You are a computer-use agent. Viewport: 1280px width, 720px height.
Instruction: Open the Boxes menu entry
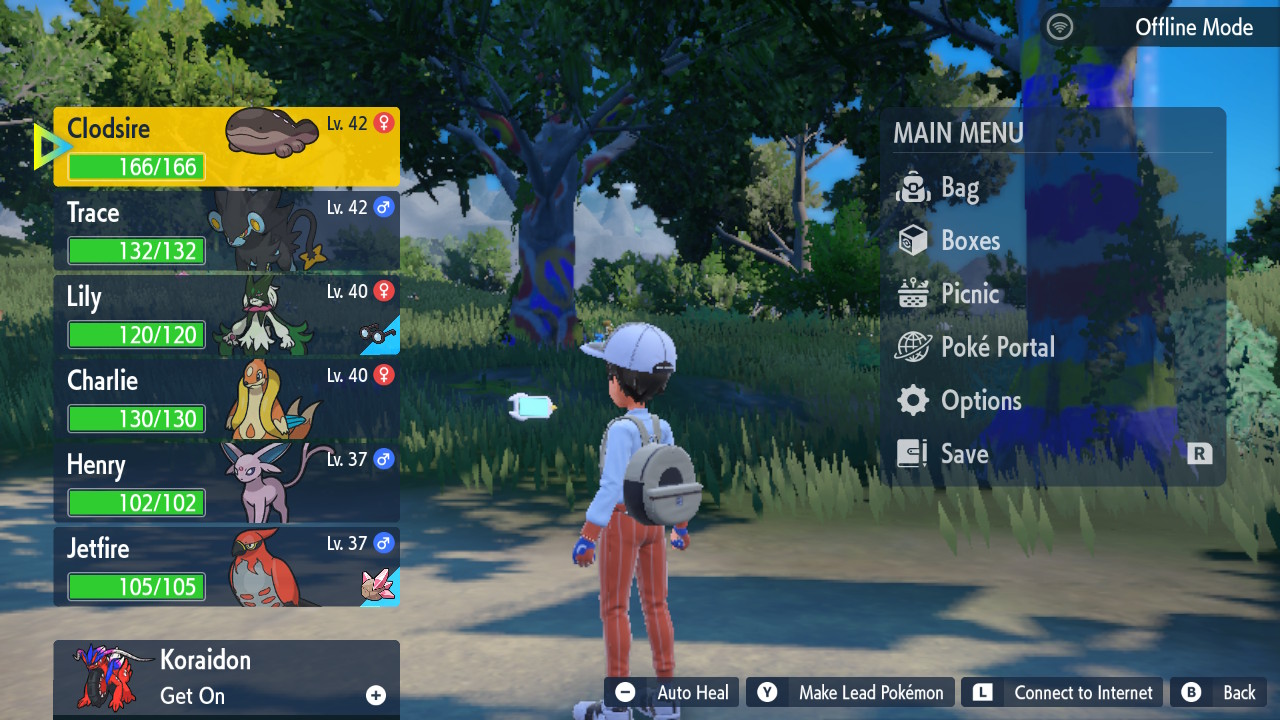tap(969, 241)
